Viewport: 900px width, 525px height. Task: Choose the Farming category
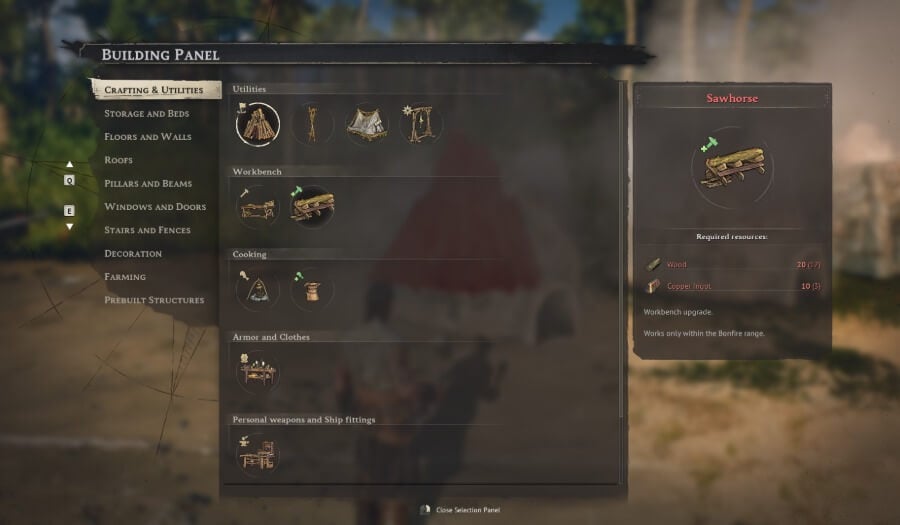pos(125,277)
